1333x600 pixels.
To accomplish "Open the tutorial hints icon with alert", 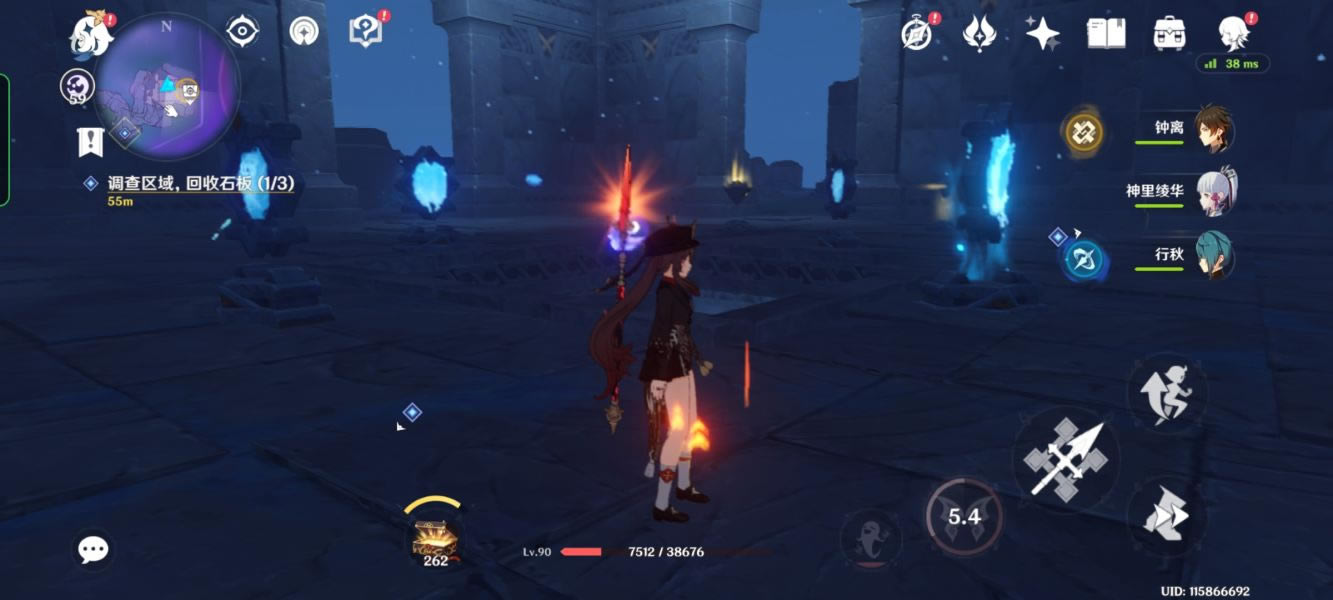I will 366,31.
